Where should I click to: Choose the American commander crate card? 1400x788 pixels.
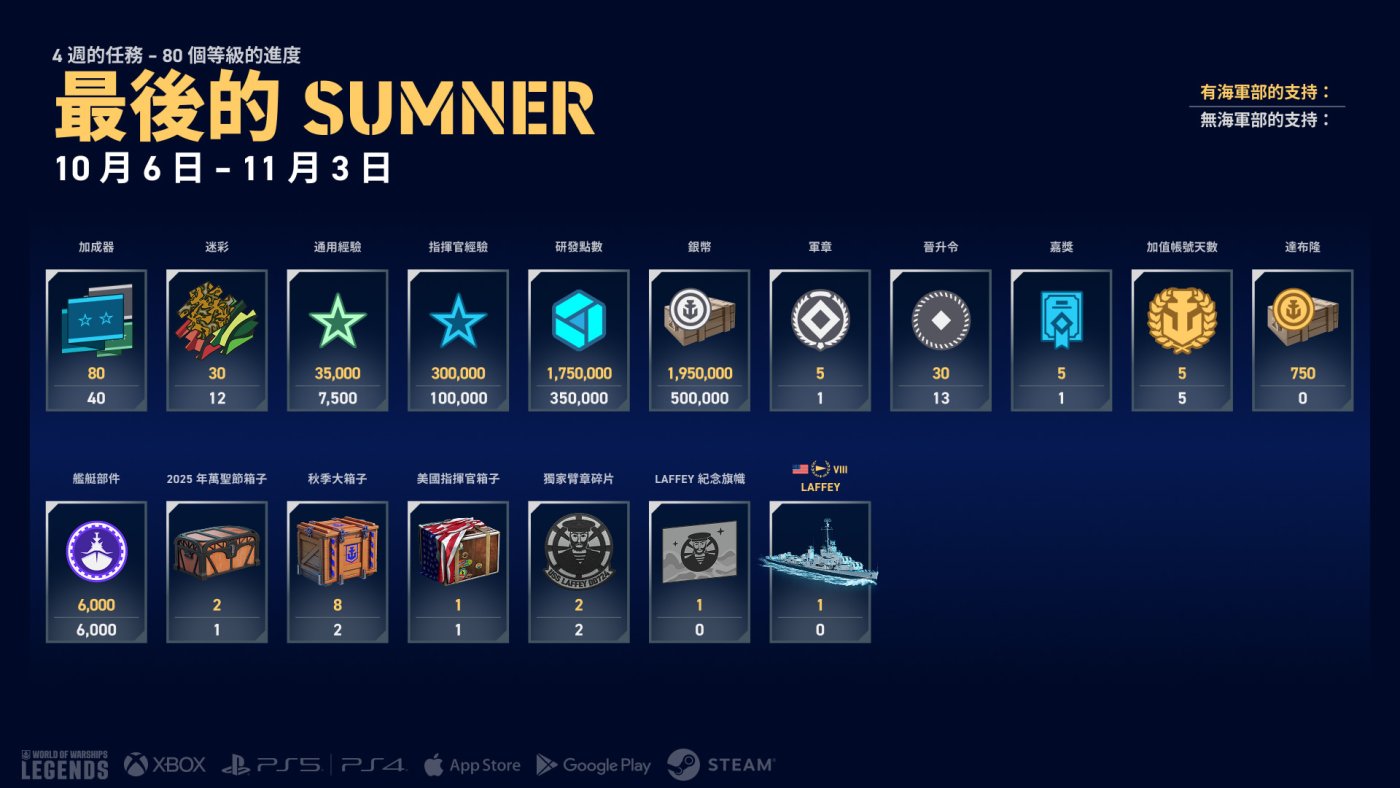click(458, 572)
